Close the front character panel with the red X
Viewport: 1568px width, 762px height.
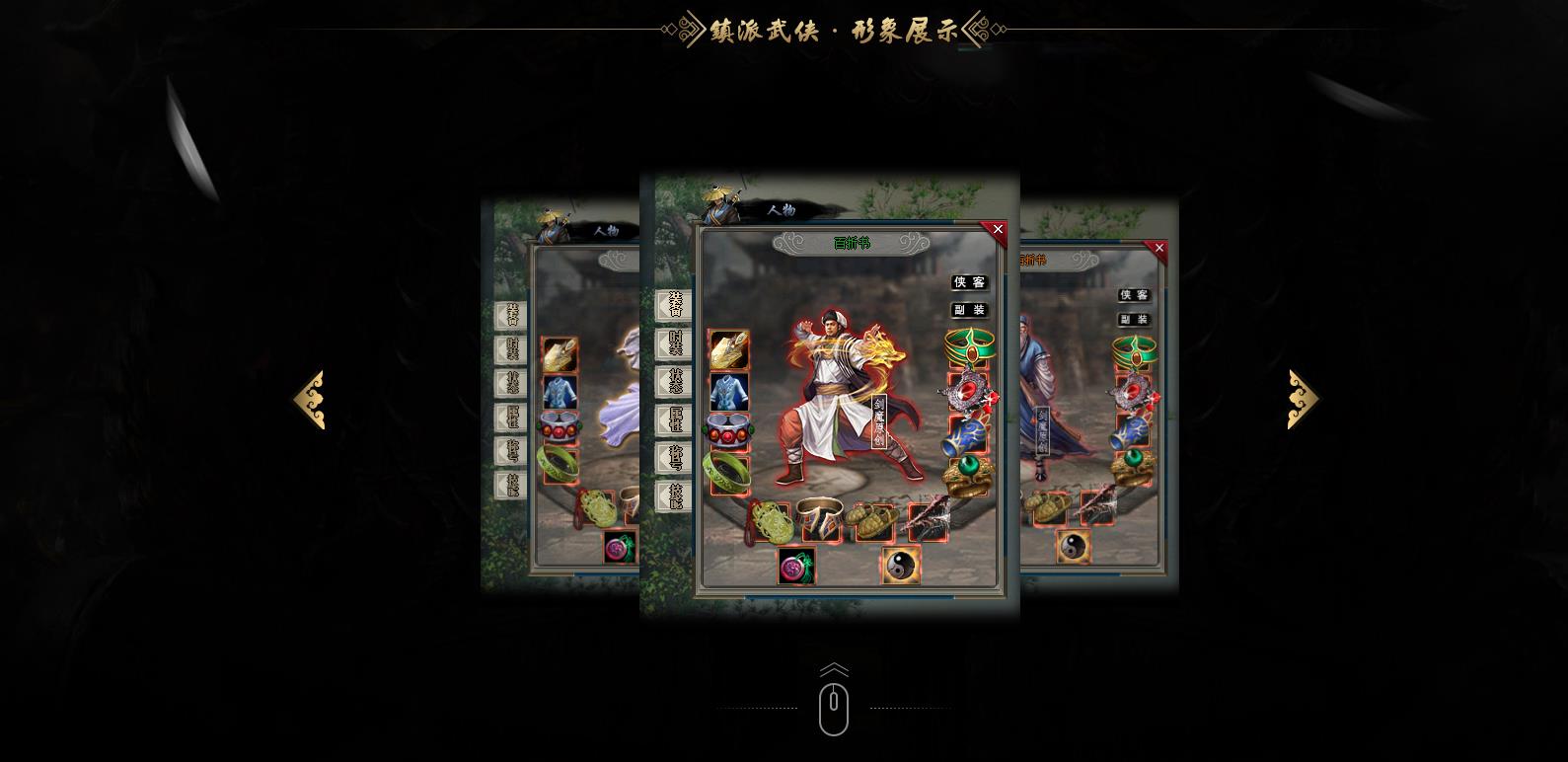pos(997,230)
